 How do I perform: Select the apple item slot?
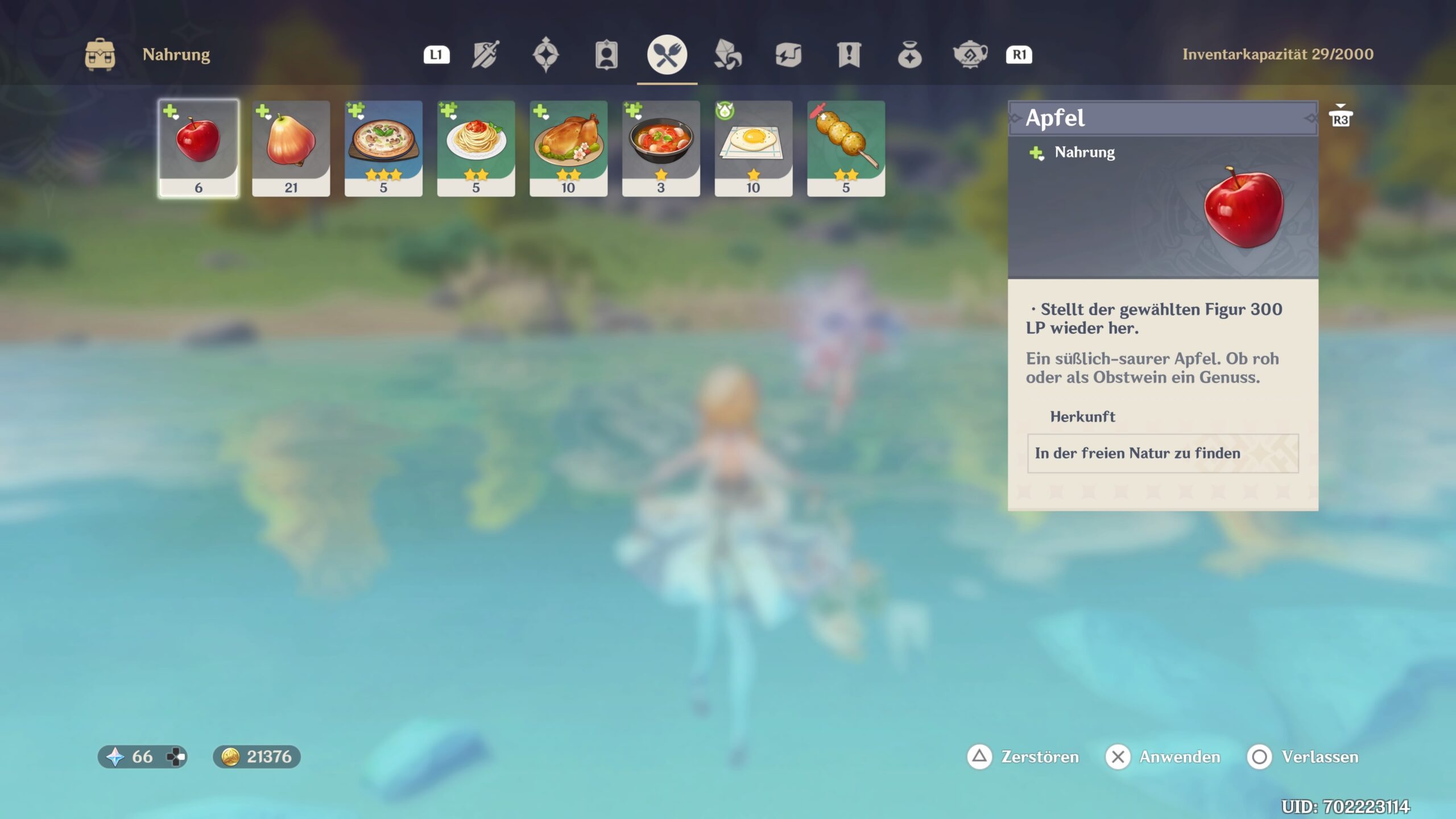pyautogui.click(x=198, y=148)
